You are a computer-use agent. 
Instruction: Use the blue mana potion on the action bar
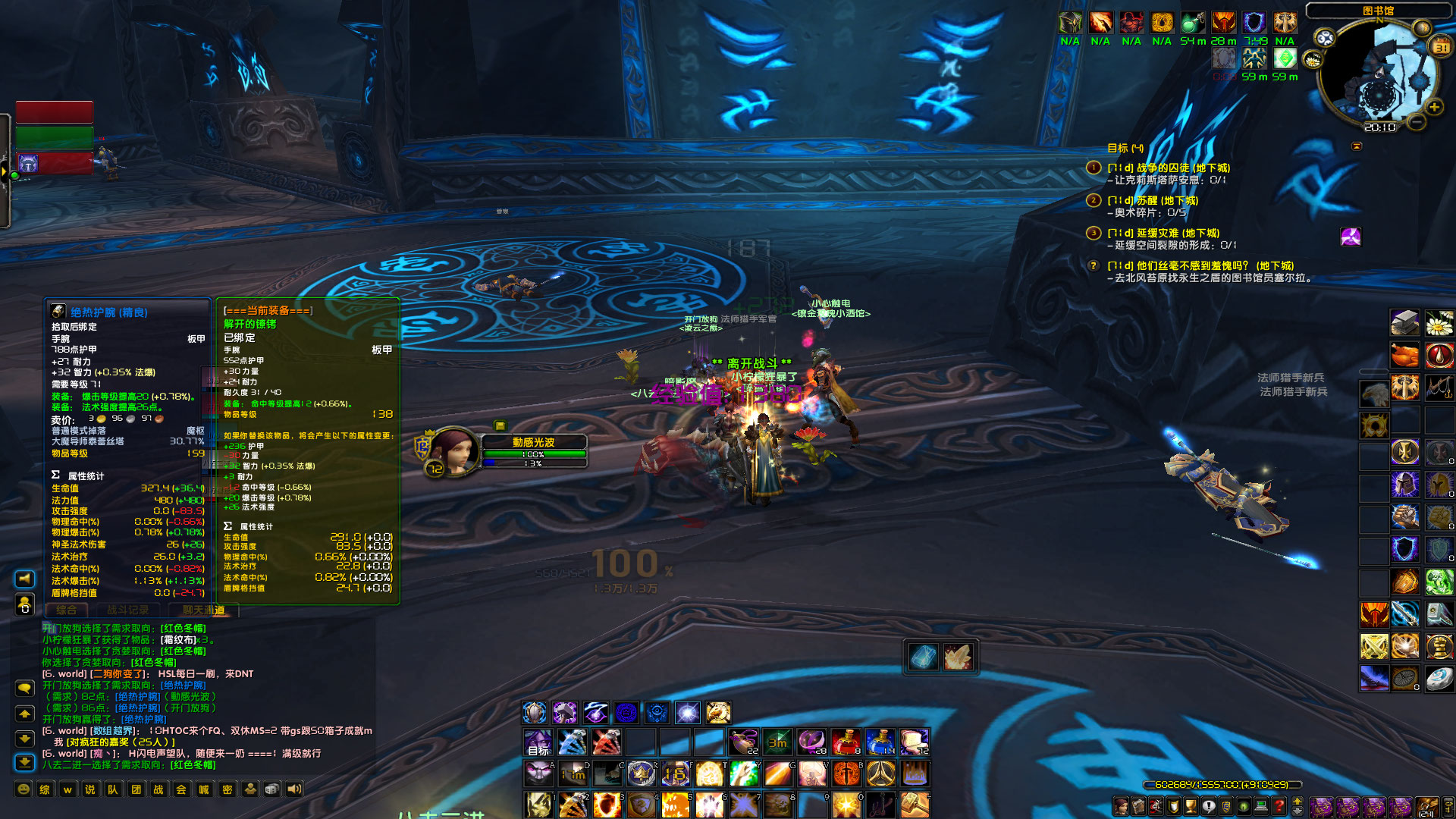pyautogui.click(x=880, y=743)
